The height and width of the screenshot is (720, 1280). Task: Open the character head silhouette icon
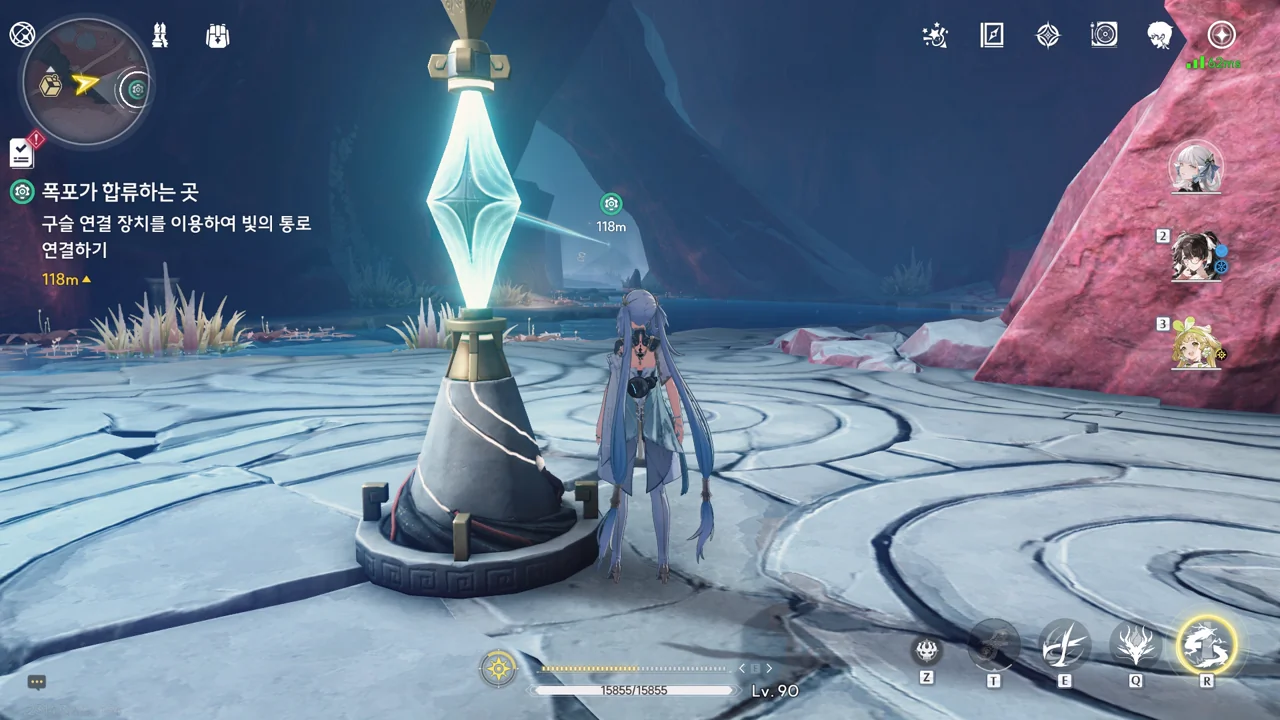(1160, 36)
